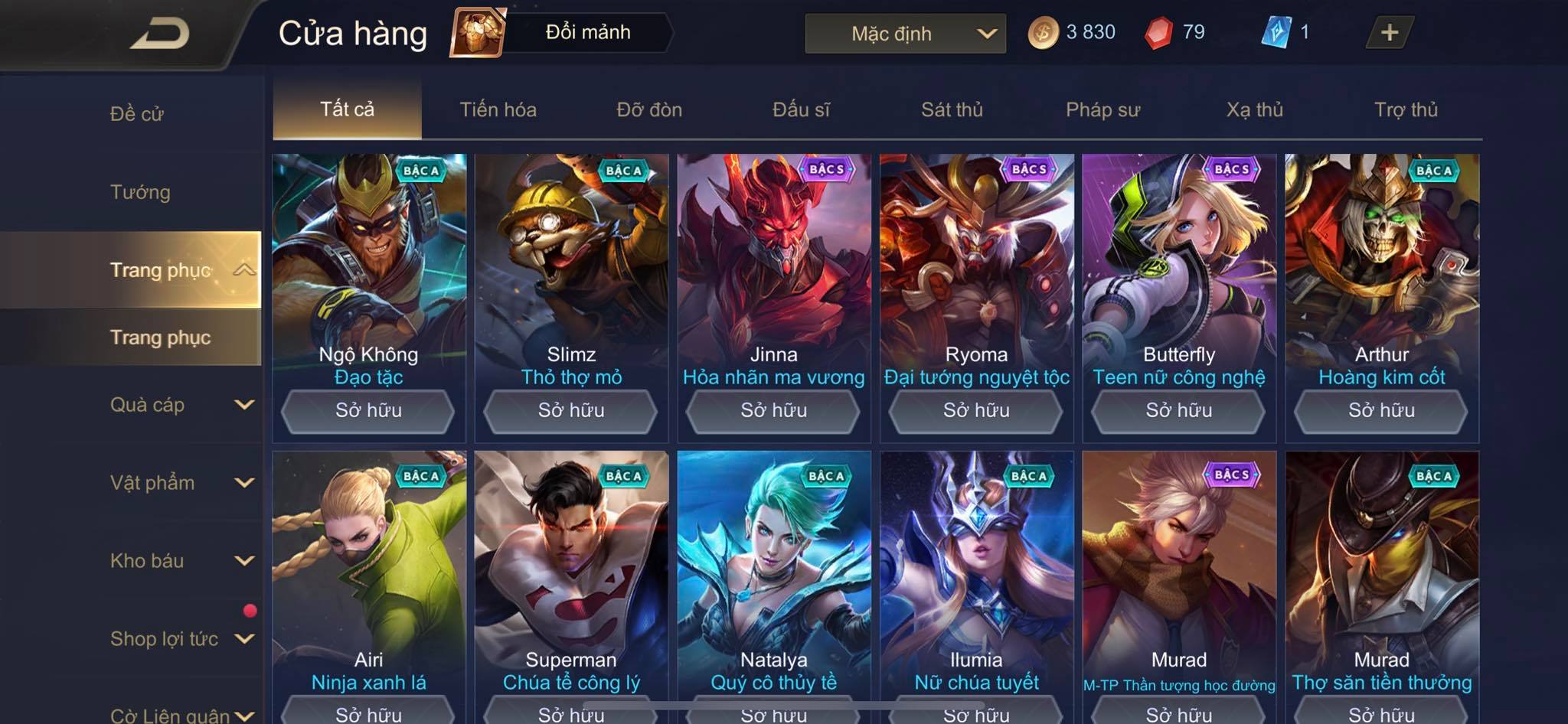Select the Ngộ Không Đạo tặc skin card
Image resolution: width=1568 pixels, height=724 pixels.
[x=369, y=268]
